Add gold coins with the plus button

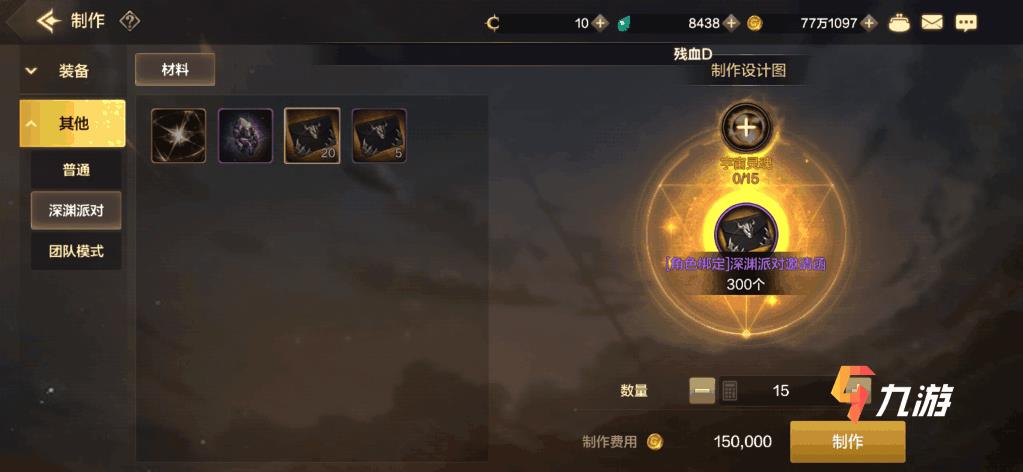click(x=869, y=22)
